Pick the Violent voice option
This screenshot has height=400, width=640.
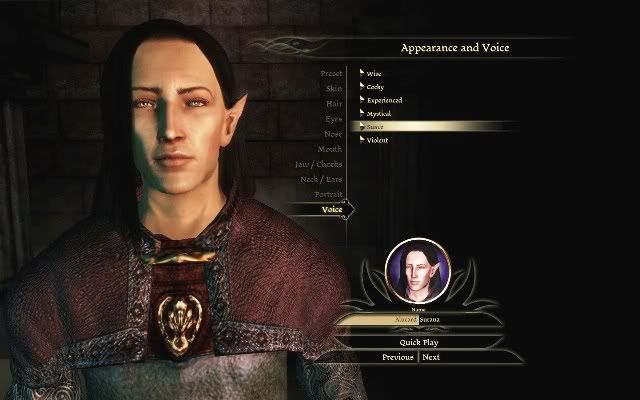(x=377, y=140)
